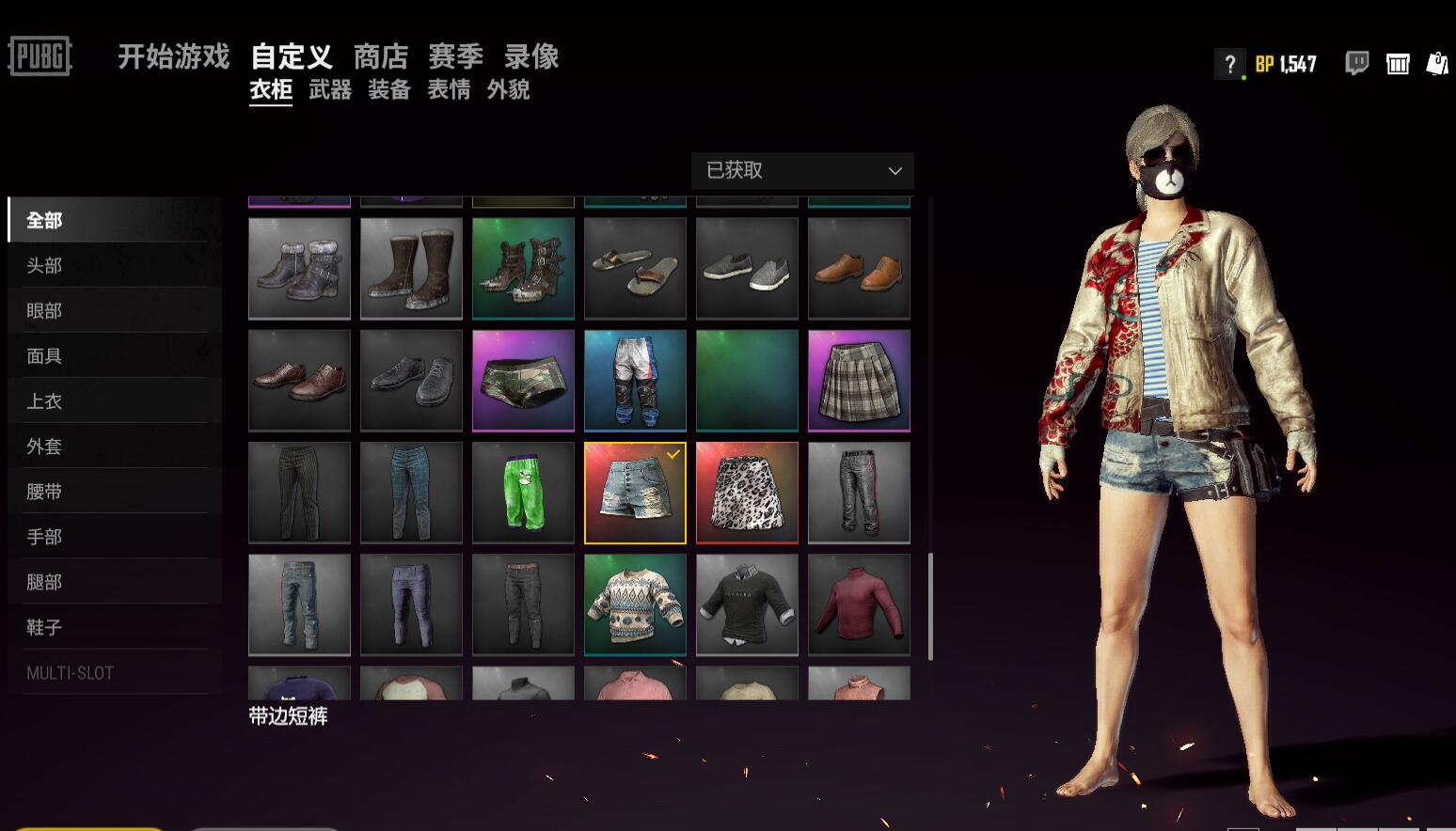Image resolution: width=1456 pixels, height=831 pixels.
Task: Select the equipped 带边短裤 denim shorts
Action: coord(635,492)
